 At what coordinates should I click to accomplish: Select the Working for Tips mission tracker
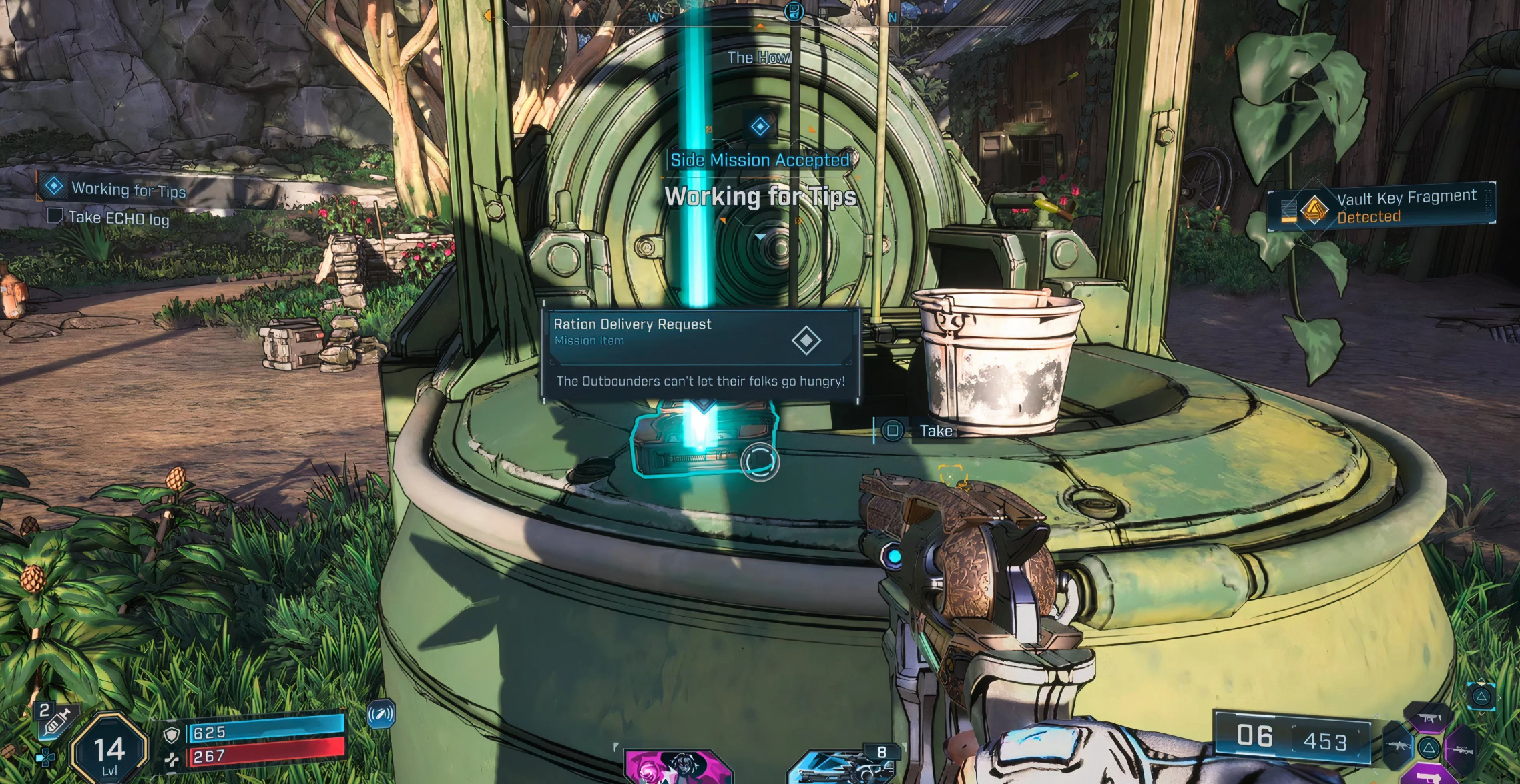click(127, 190)
